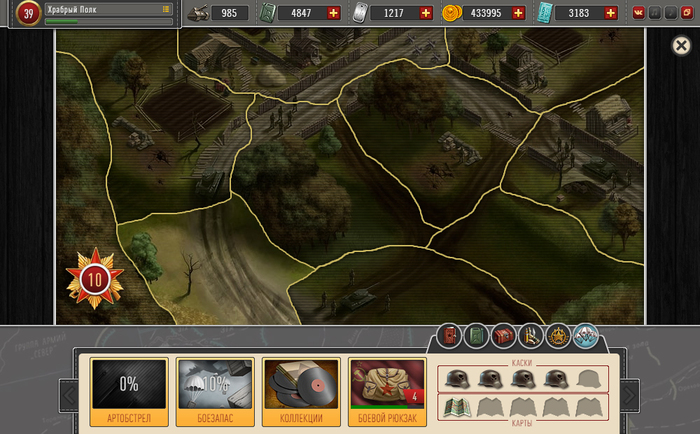Click the red VK social button
700x434 pixels.
638,13
